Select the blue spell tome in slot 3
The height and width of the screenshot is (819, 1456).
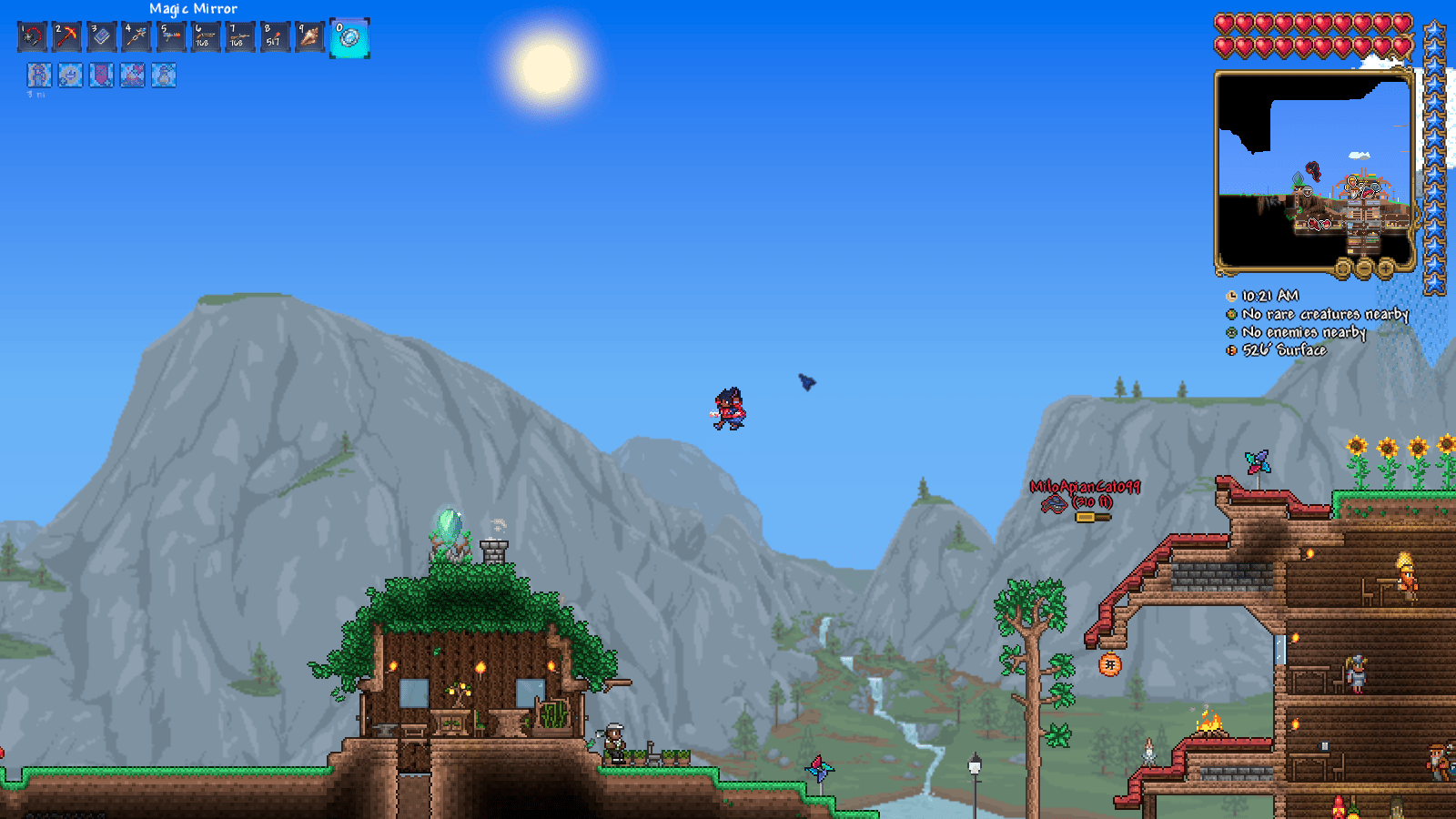pyautogui.click(x=102, y=36)
